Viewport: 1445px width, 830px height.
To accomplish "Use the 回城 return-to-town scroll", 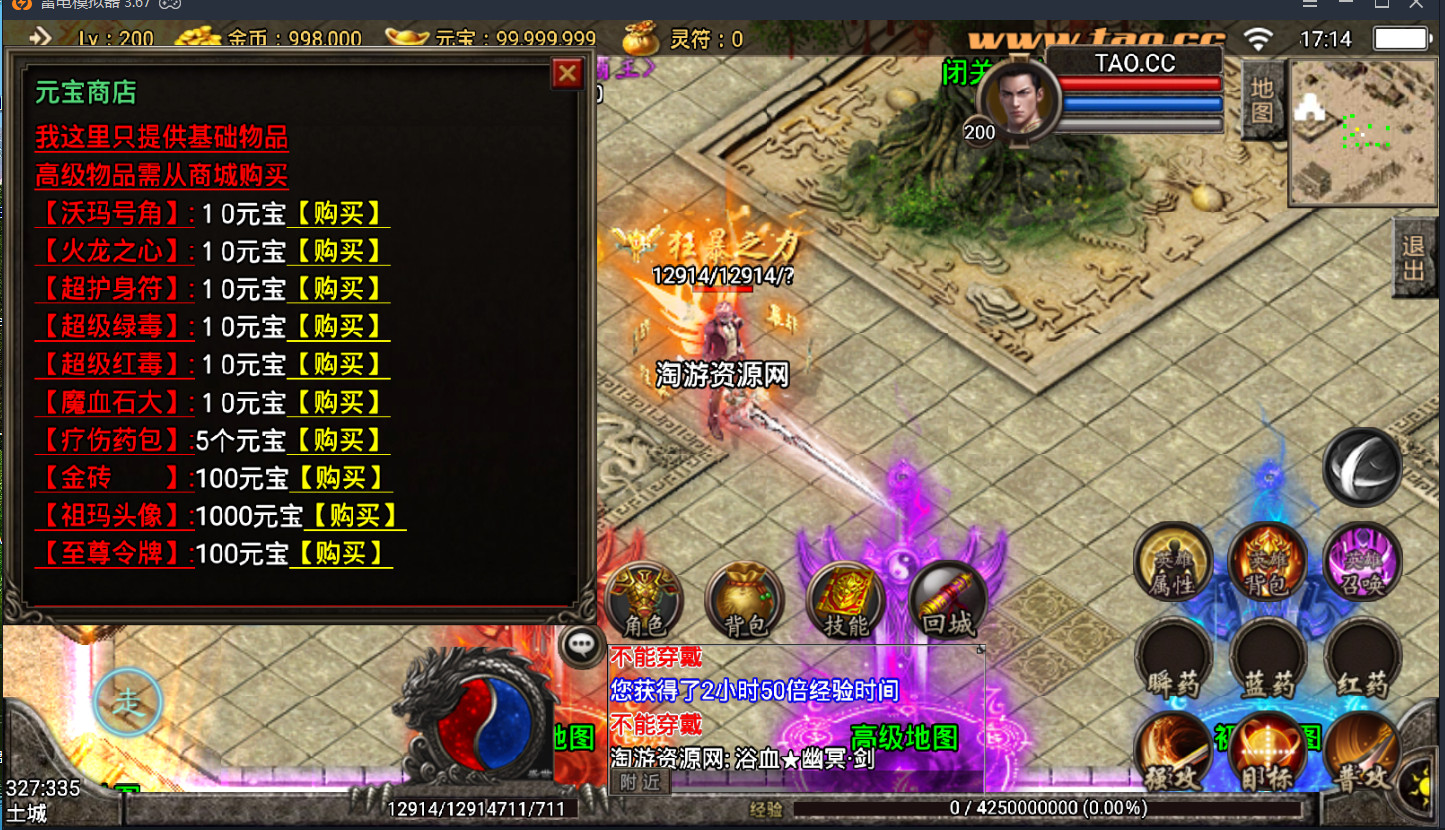I will (948, 601).
